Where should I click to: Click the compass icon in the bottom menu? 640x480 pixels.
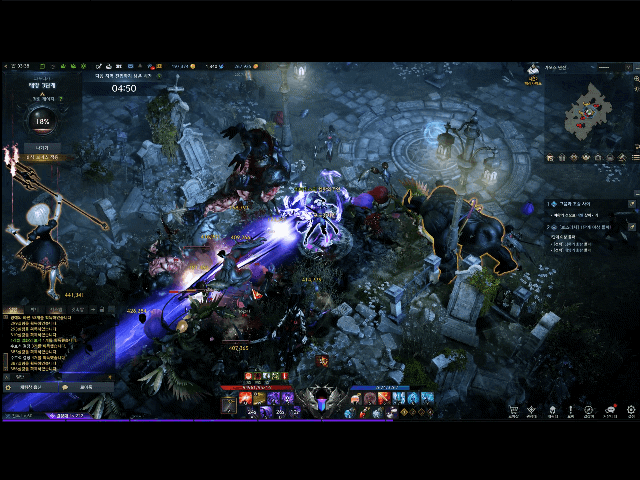[x=591, y=410]
